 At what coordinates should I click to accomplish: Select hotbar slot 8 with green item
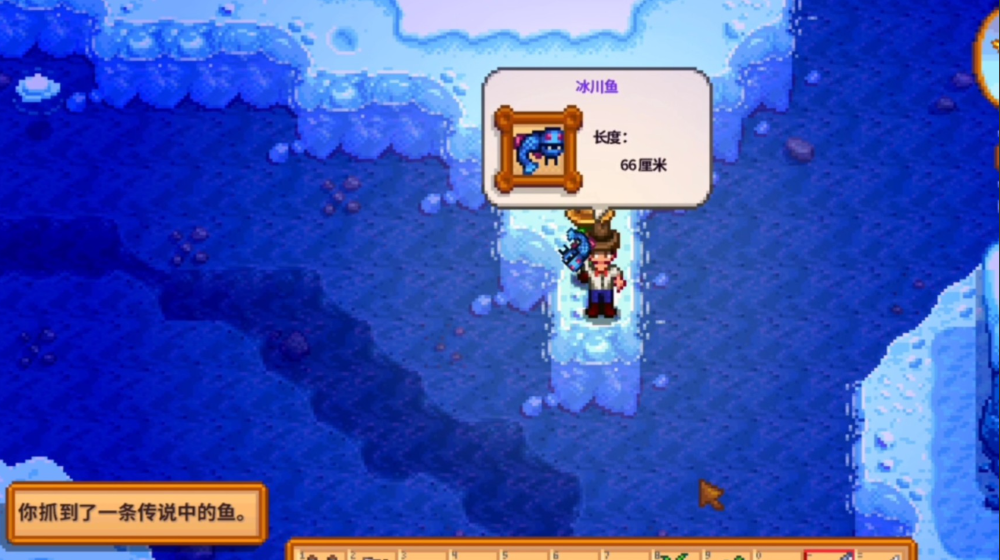677,554
